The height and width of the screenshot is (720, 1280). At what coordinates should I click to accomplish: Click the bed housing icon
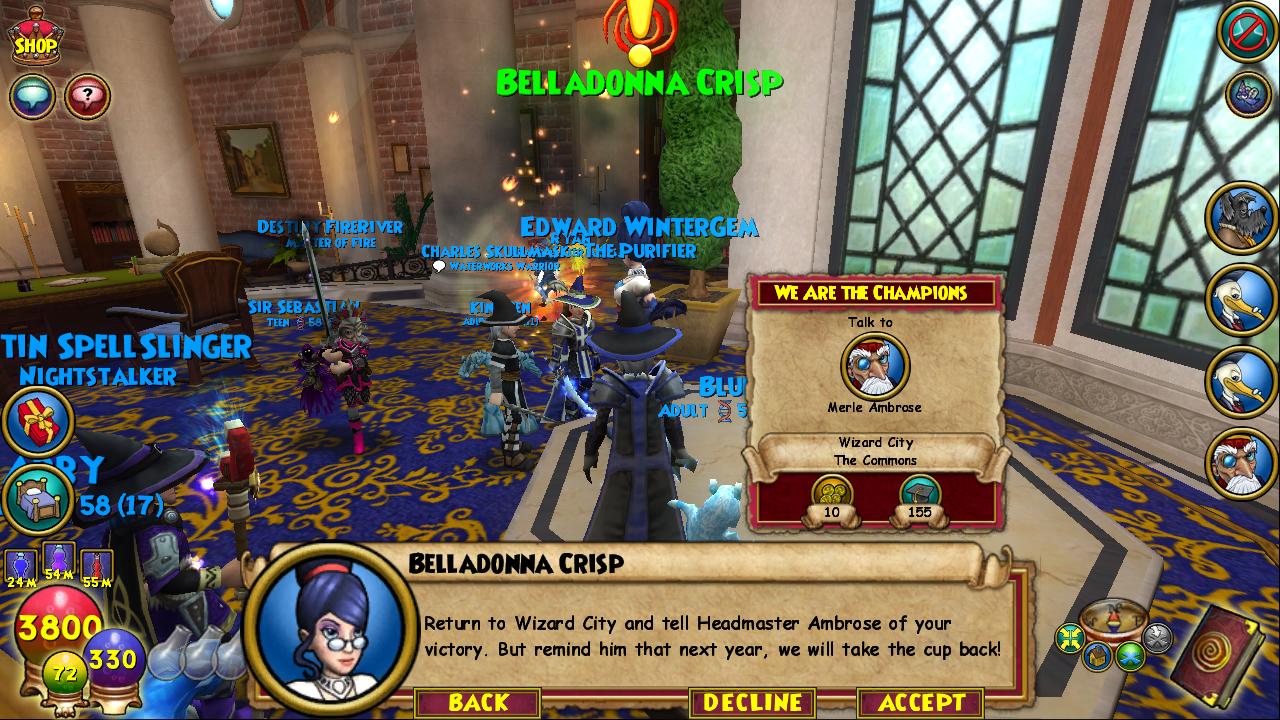point(38,499)
